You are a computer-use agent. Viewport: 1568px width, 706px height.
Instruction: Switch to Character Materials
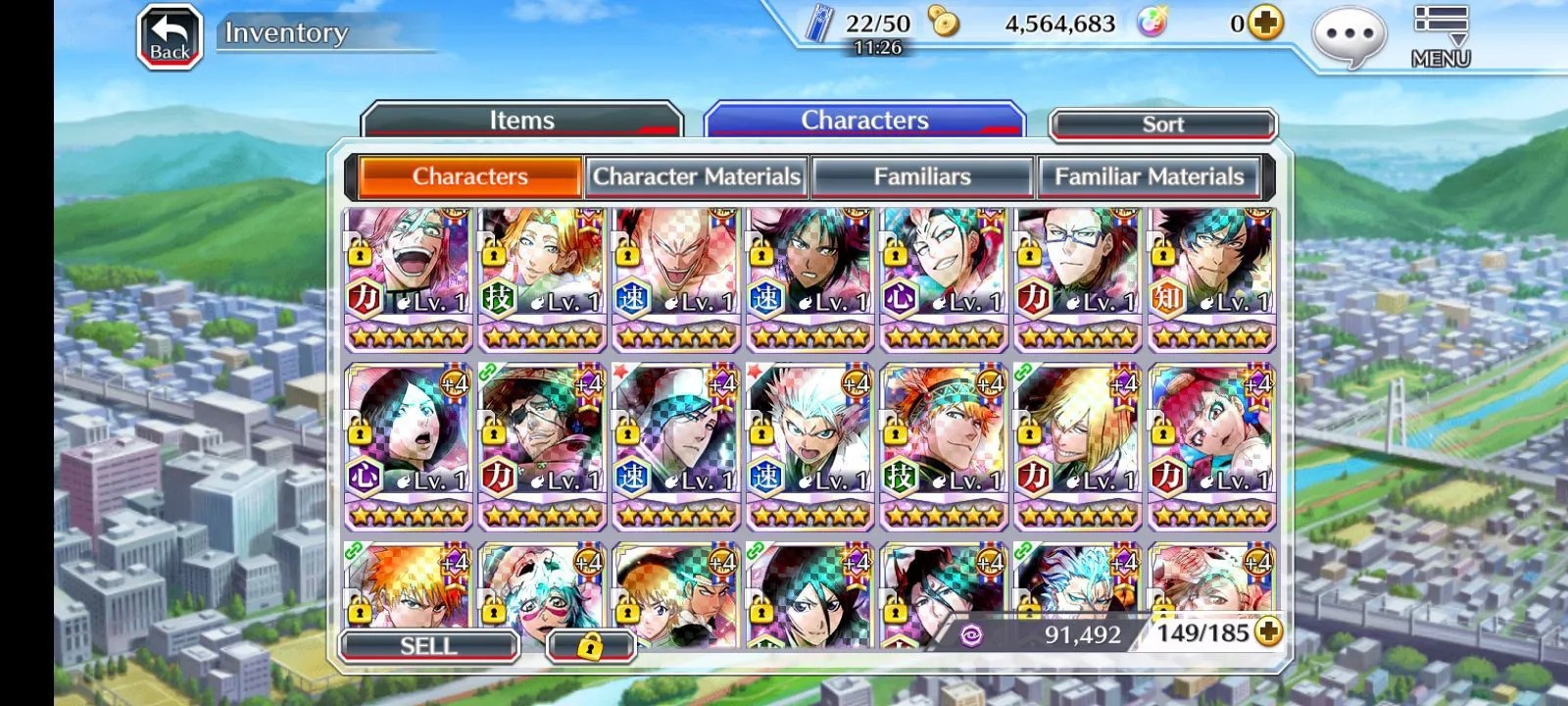pos(696,176)
